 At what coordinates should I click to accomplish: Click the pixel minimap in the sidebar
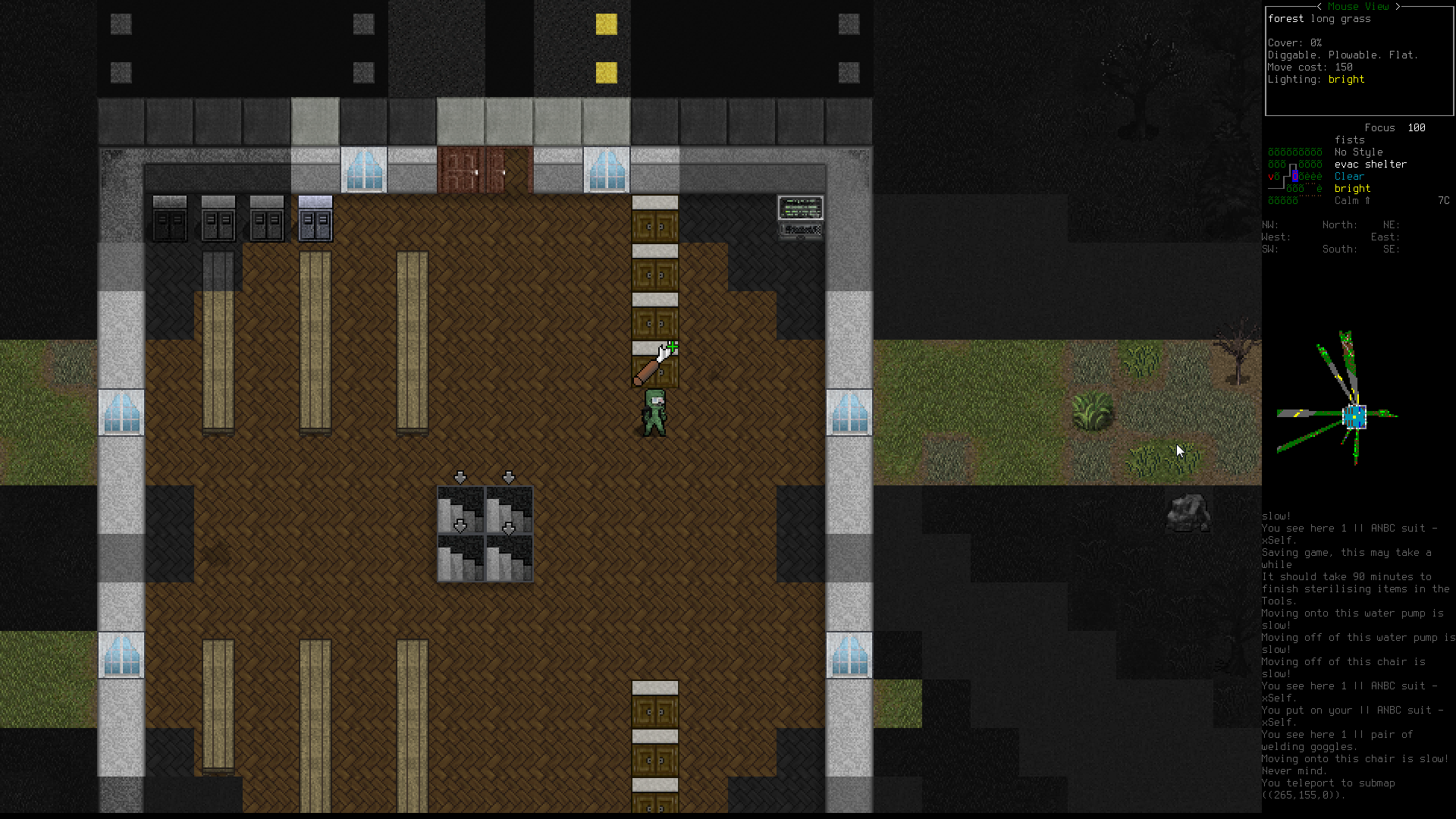pos(1338,400)
